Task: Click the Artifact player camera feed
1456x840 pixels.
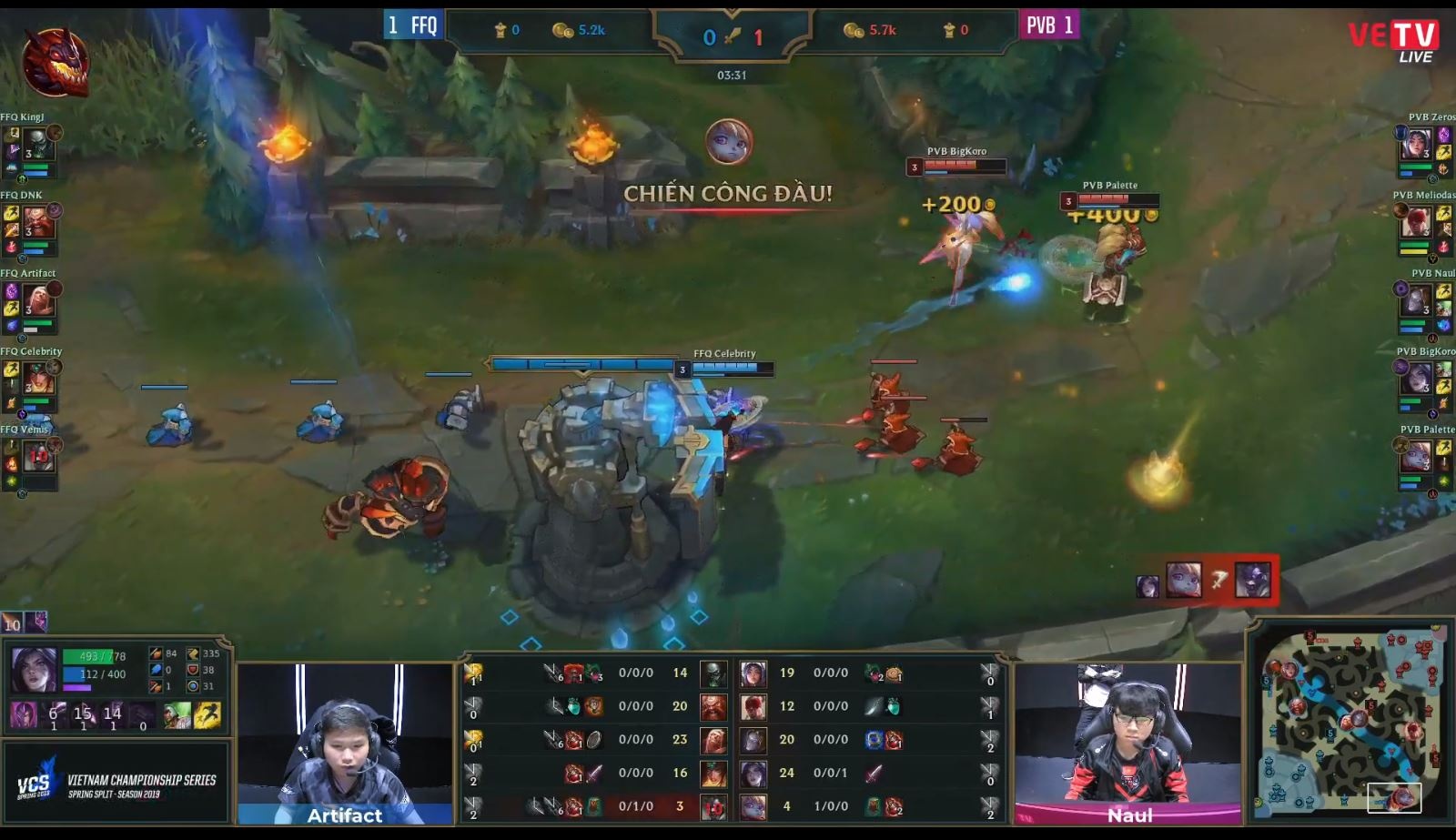Action: click(345, 744)
